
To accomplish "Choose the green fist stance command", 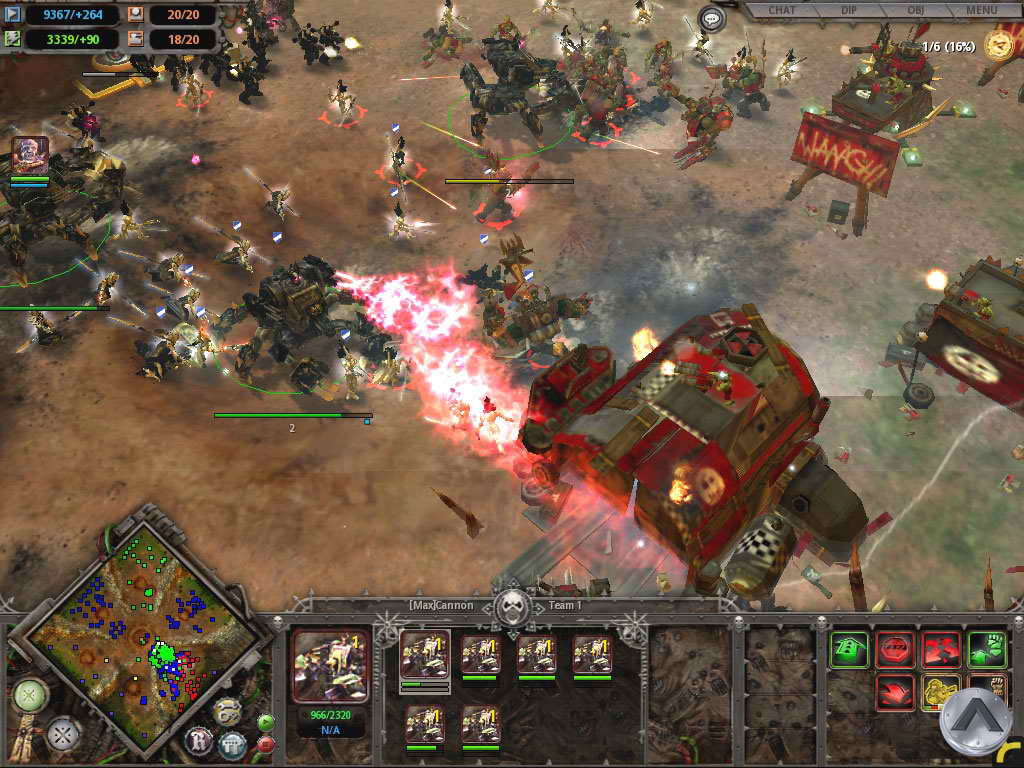I will 986,650.
